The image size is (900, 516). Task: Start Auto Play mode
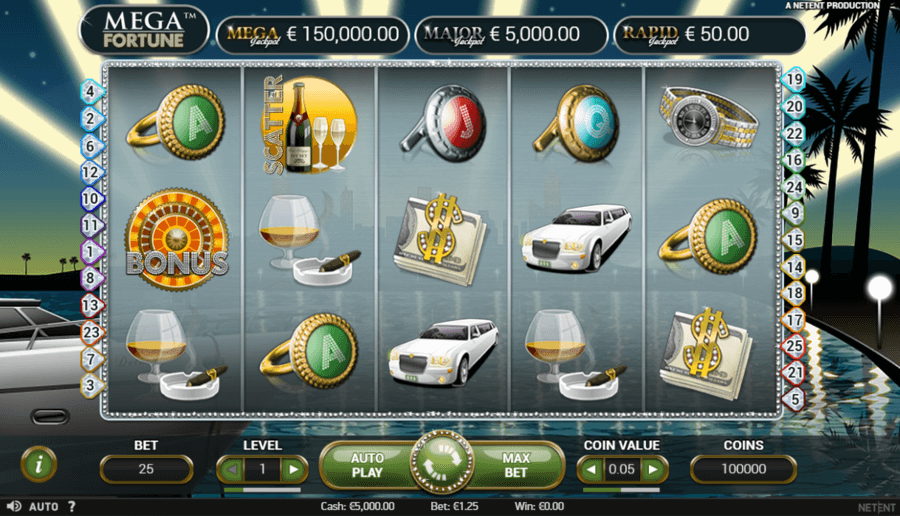[x=367, y=465]
